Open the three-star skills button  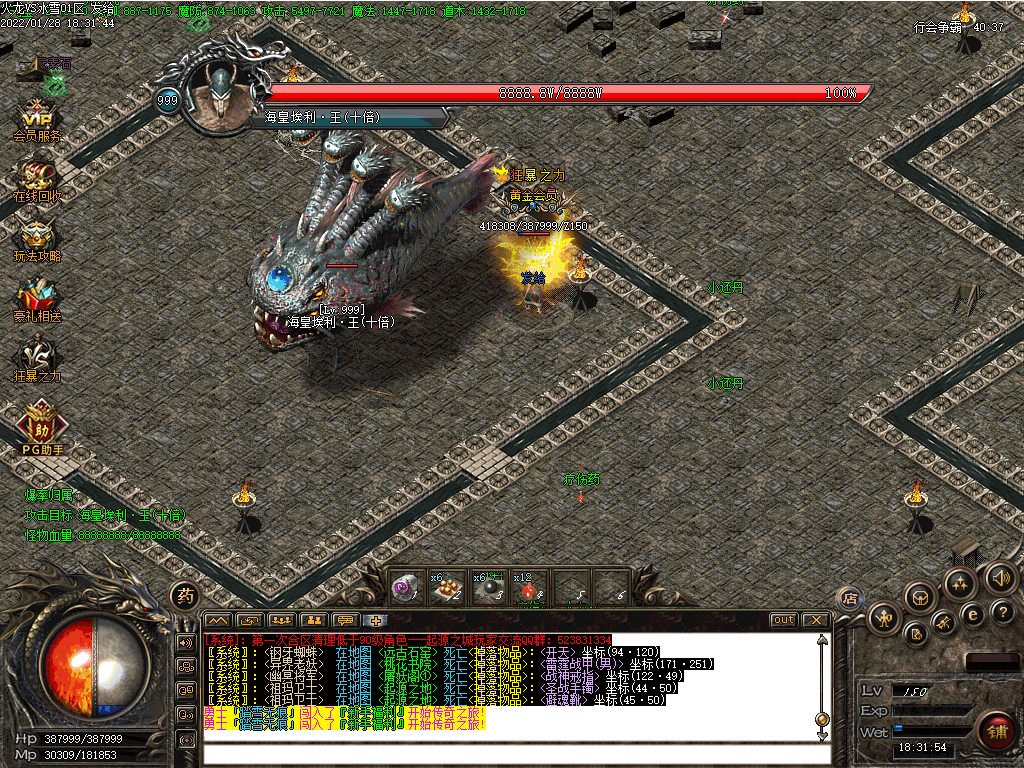coord(961,583)
